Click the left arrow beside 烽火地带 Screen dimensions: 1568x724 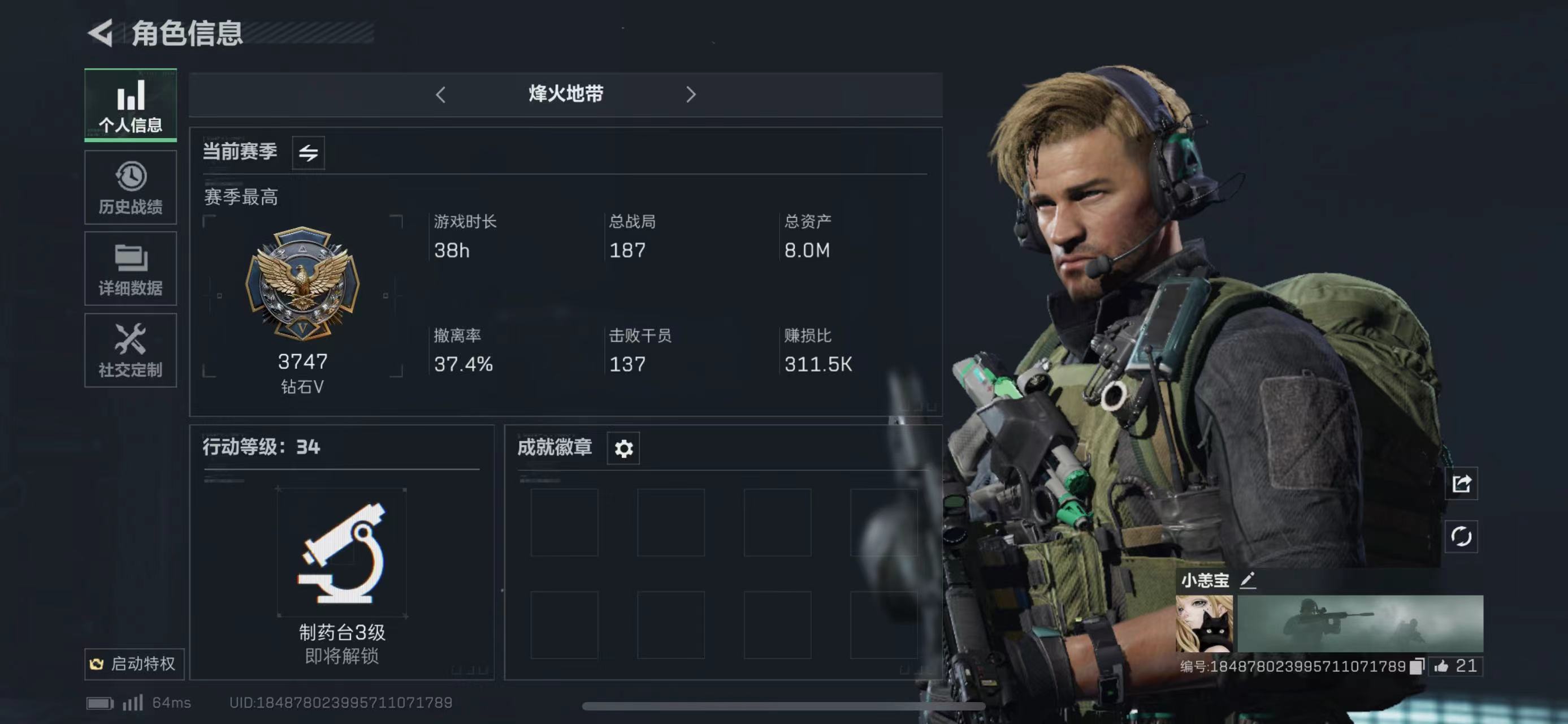coord(441,94)
